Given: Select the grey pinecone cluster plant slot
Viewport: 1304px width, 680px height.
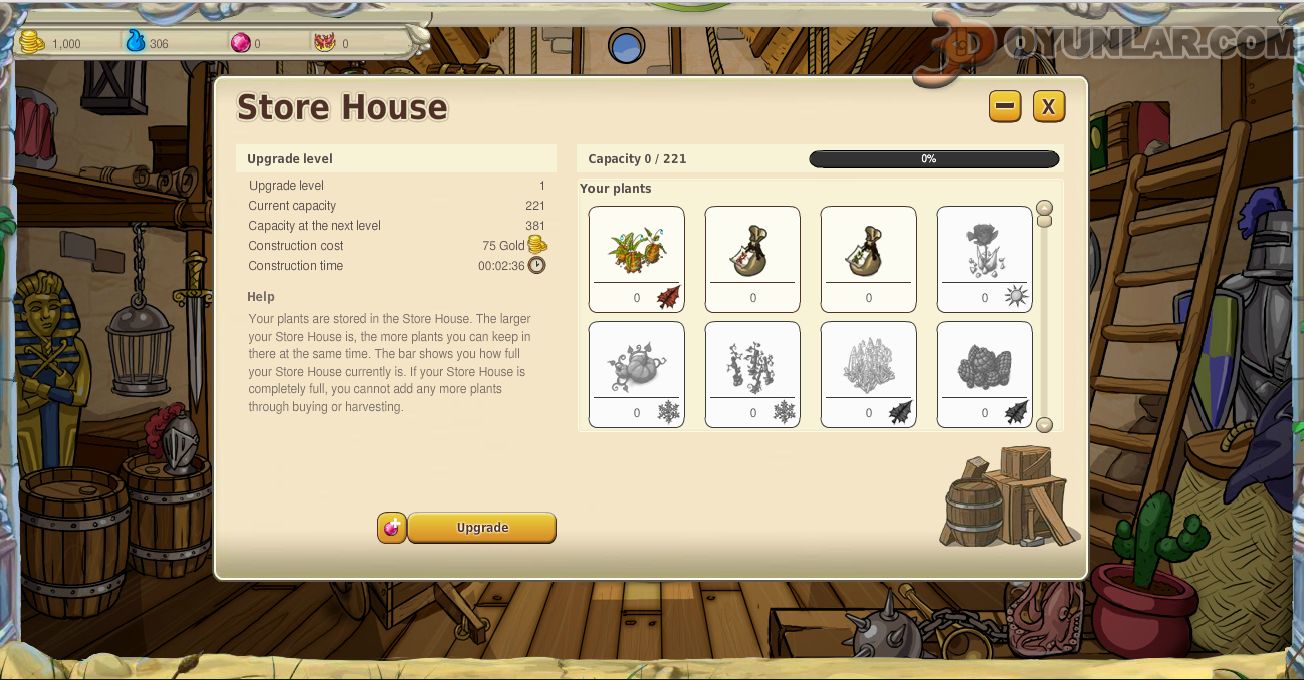Looking at the screenshot, I should click(985, 374).
